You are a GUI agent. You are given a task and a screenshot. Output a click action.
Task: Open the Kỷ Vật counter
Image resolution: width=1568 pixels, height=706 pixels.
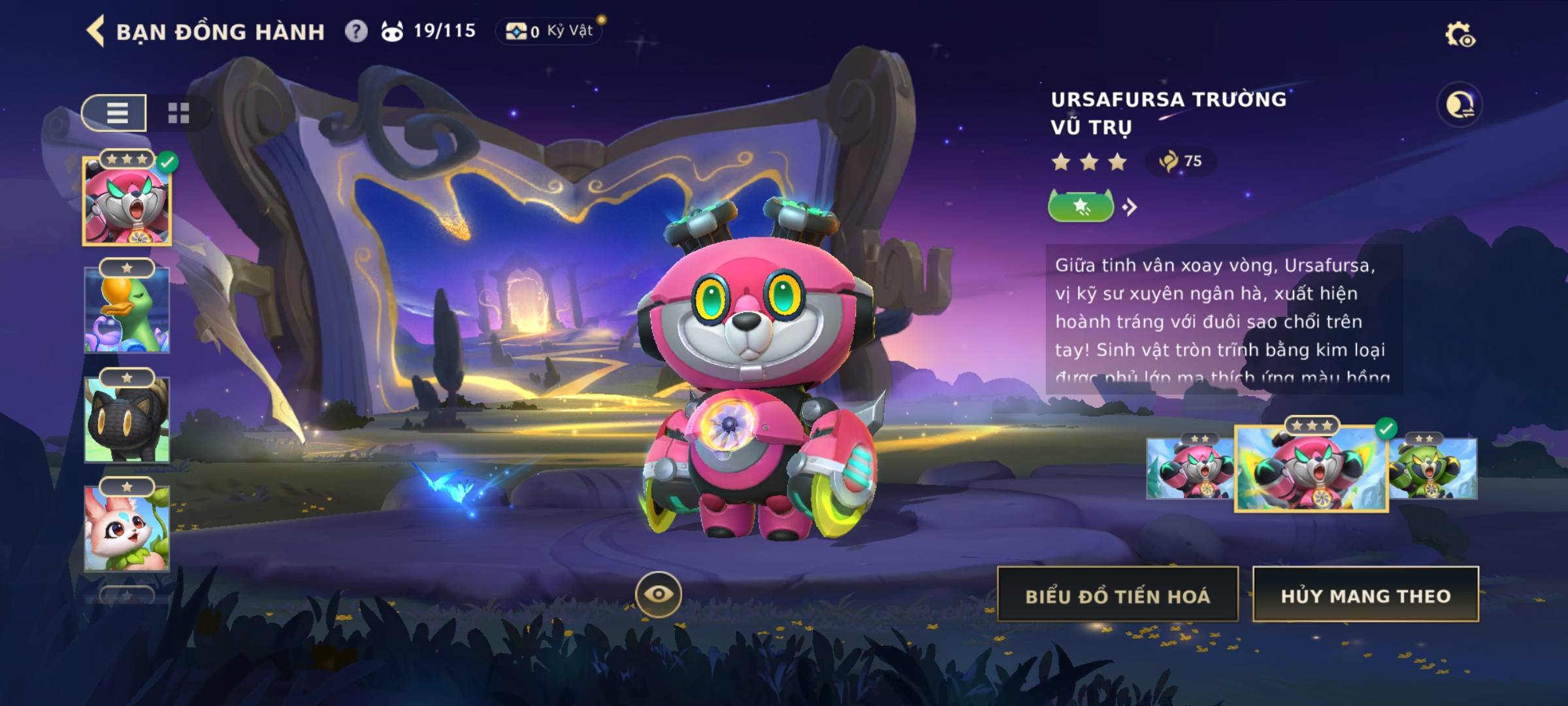coord(549,31)
